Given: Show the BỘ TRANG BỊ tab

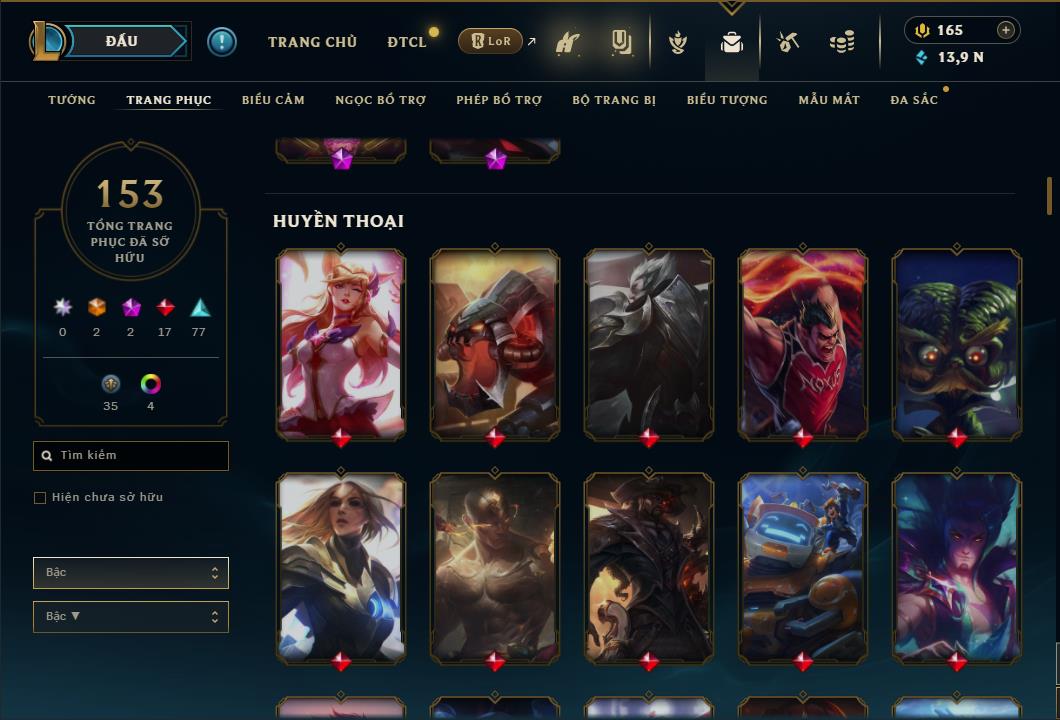Looking at the screenshot, I should (x=614, y=100).
